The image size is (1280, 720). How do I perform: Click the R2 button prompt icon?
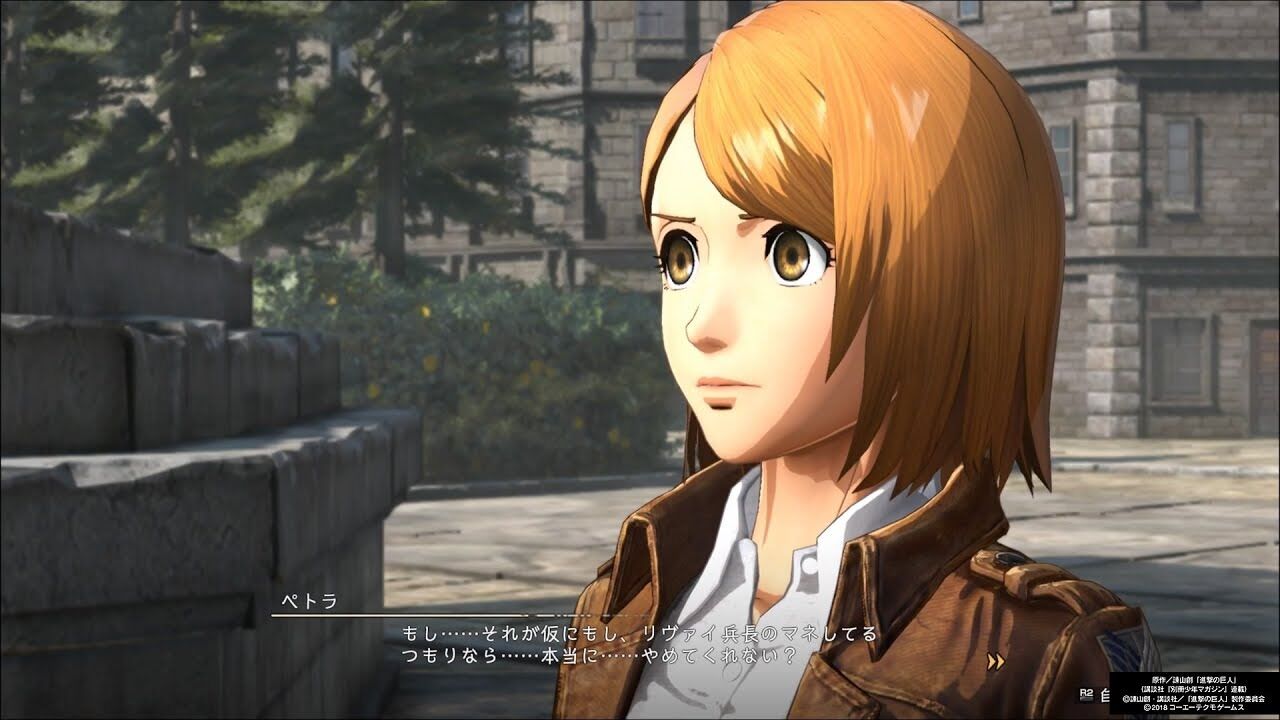tap(1087, 692)
